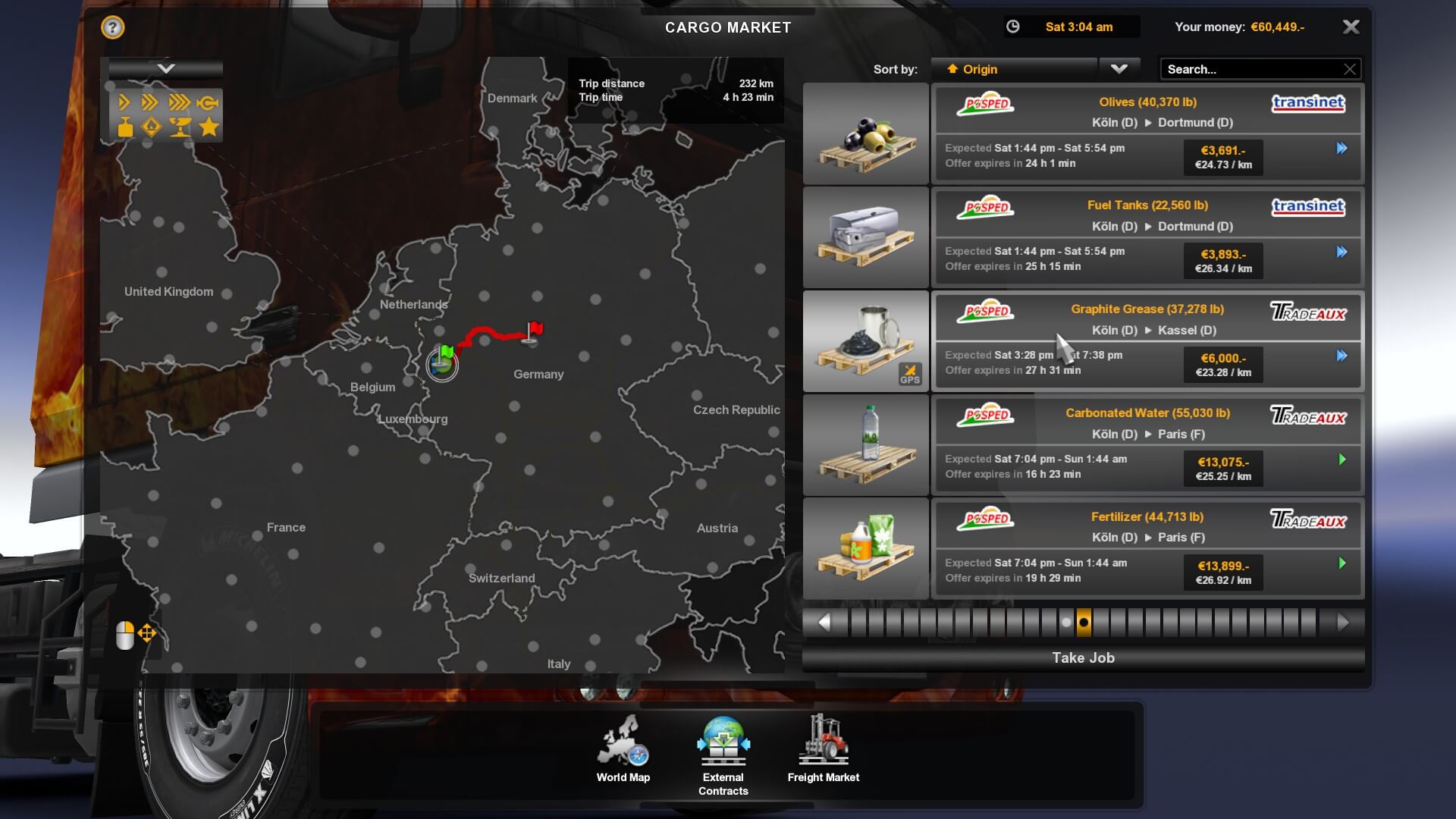The height and width of the screenshot is (819, 1456).
Task: Open External Contracts
Action: tap(723, 755)
